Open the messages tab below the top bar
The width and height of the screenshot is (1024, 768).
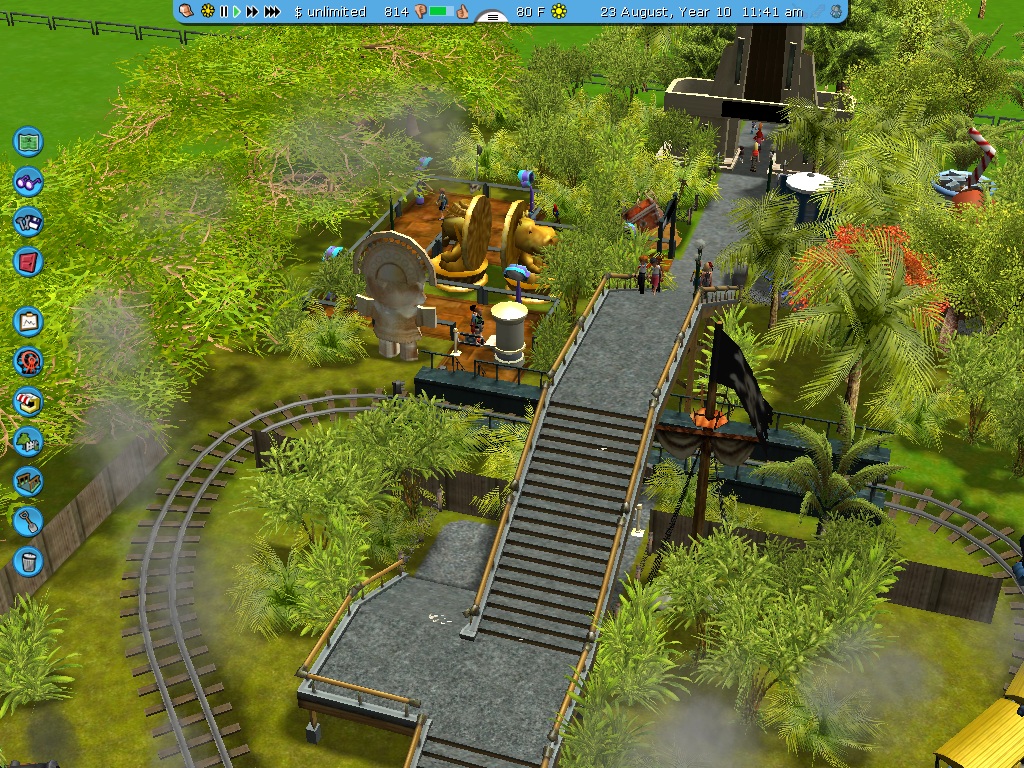(x=492, y=17)
